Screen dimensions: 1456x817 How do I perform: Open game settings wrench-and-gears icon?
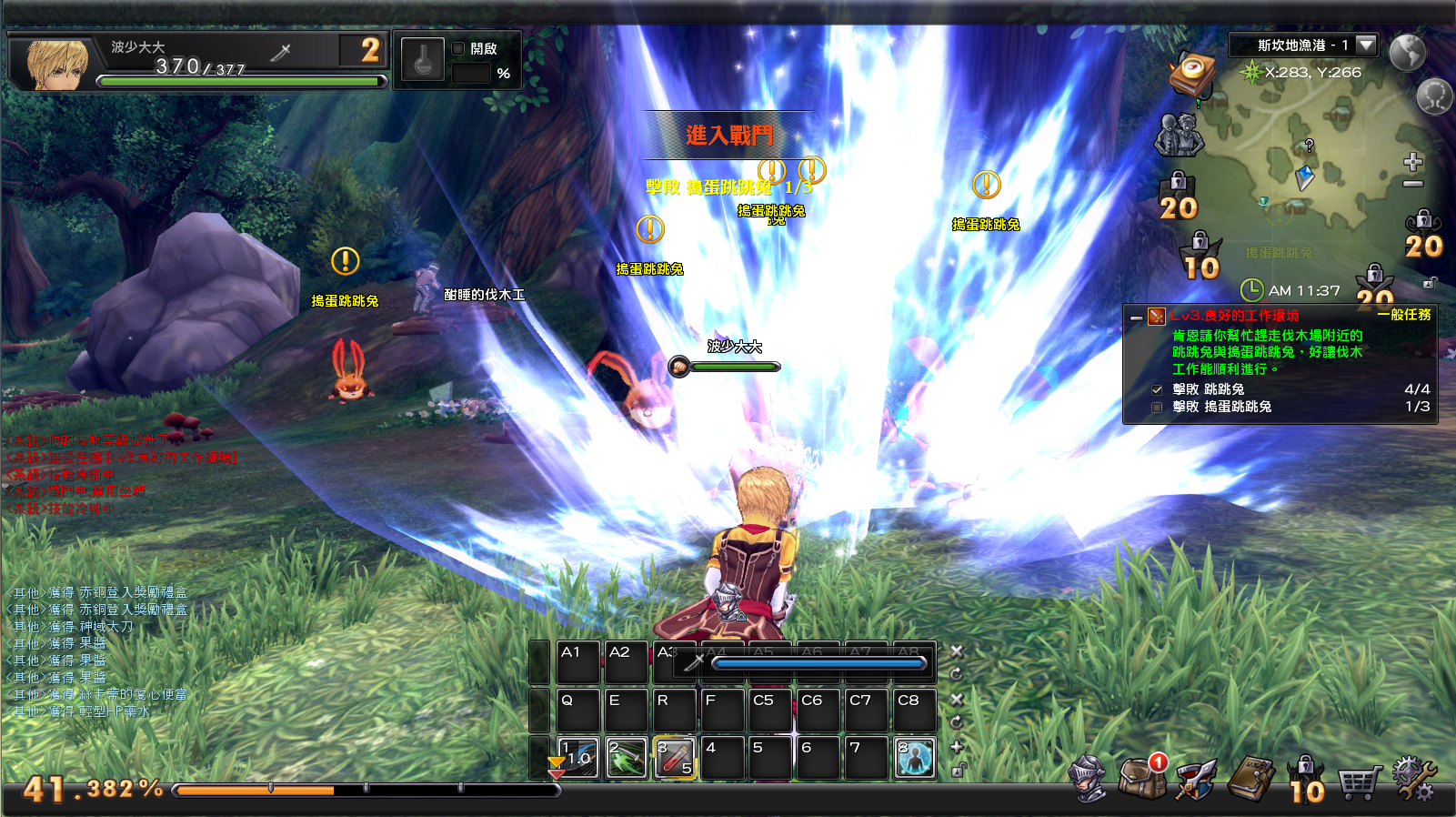pos(1413,778)
